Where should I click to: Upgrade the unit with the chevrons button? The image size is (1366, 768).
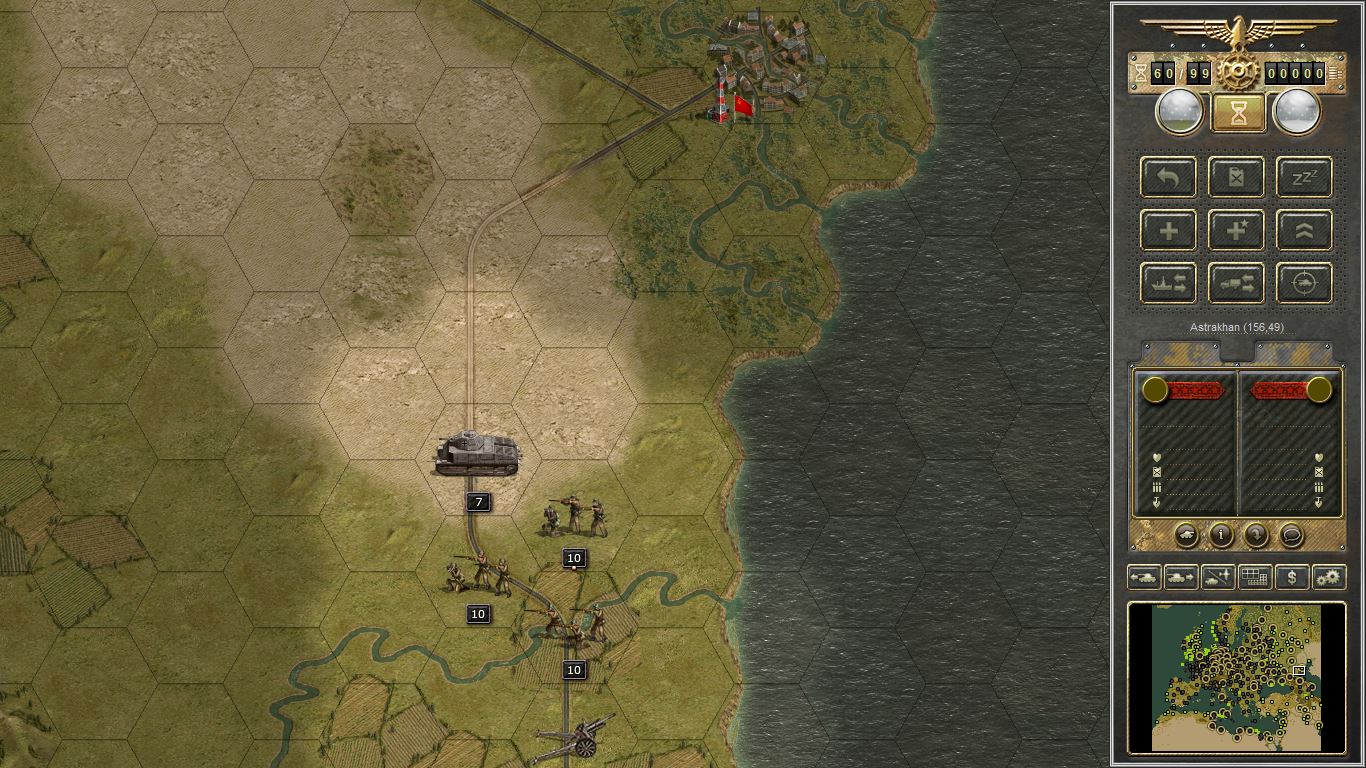click(x=1305, y=231)
